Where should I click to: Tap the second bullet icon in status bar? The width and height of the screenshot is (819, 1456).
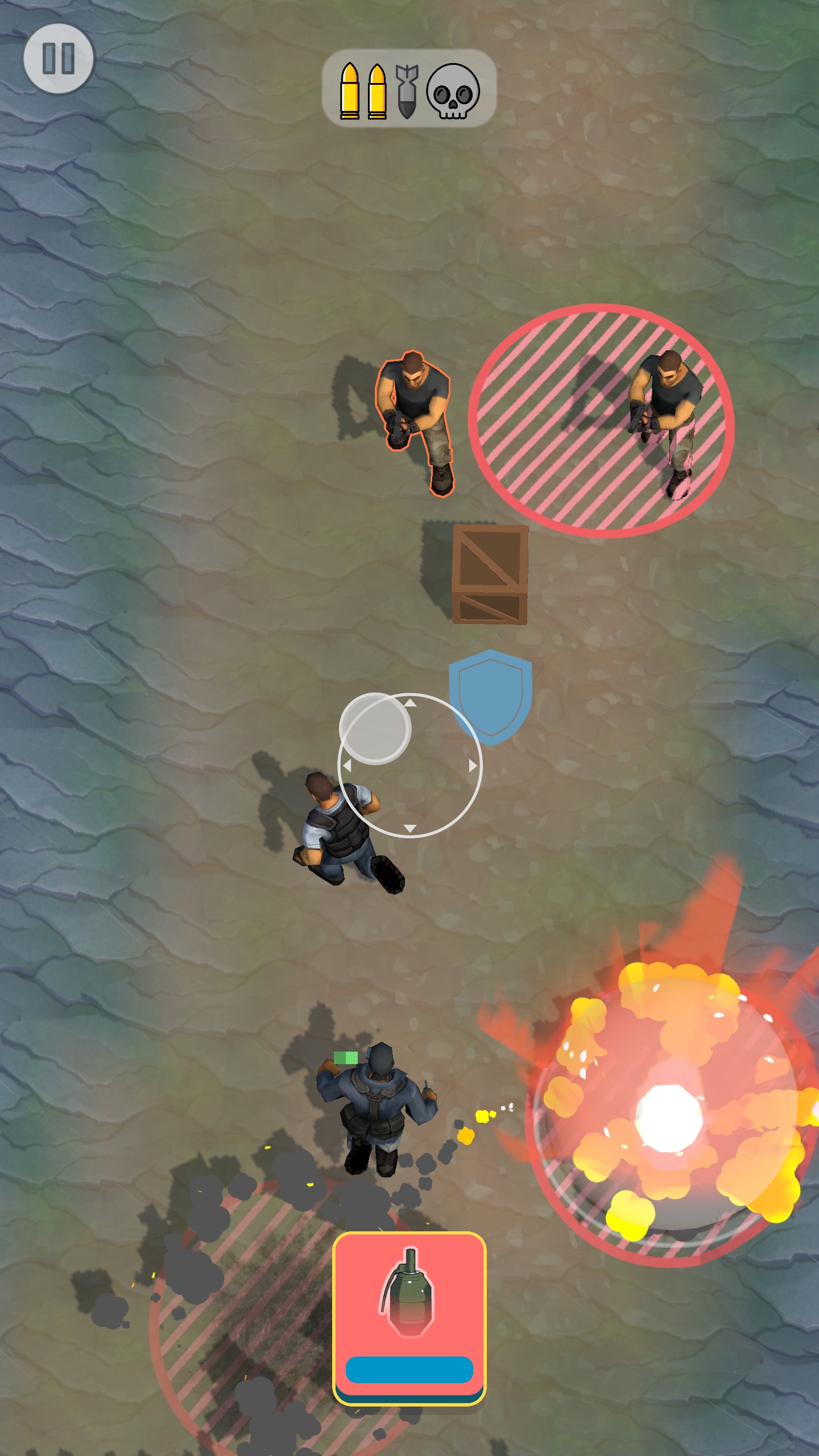[x=378, y=91]
